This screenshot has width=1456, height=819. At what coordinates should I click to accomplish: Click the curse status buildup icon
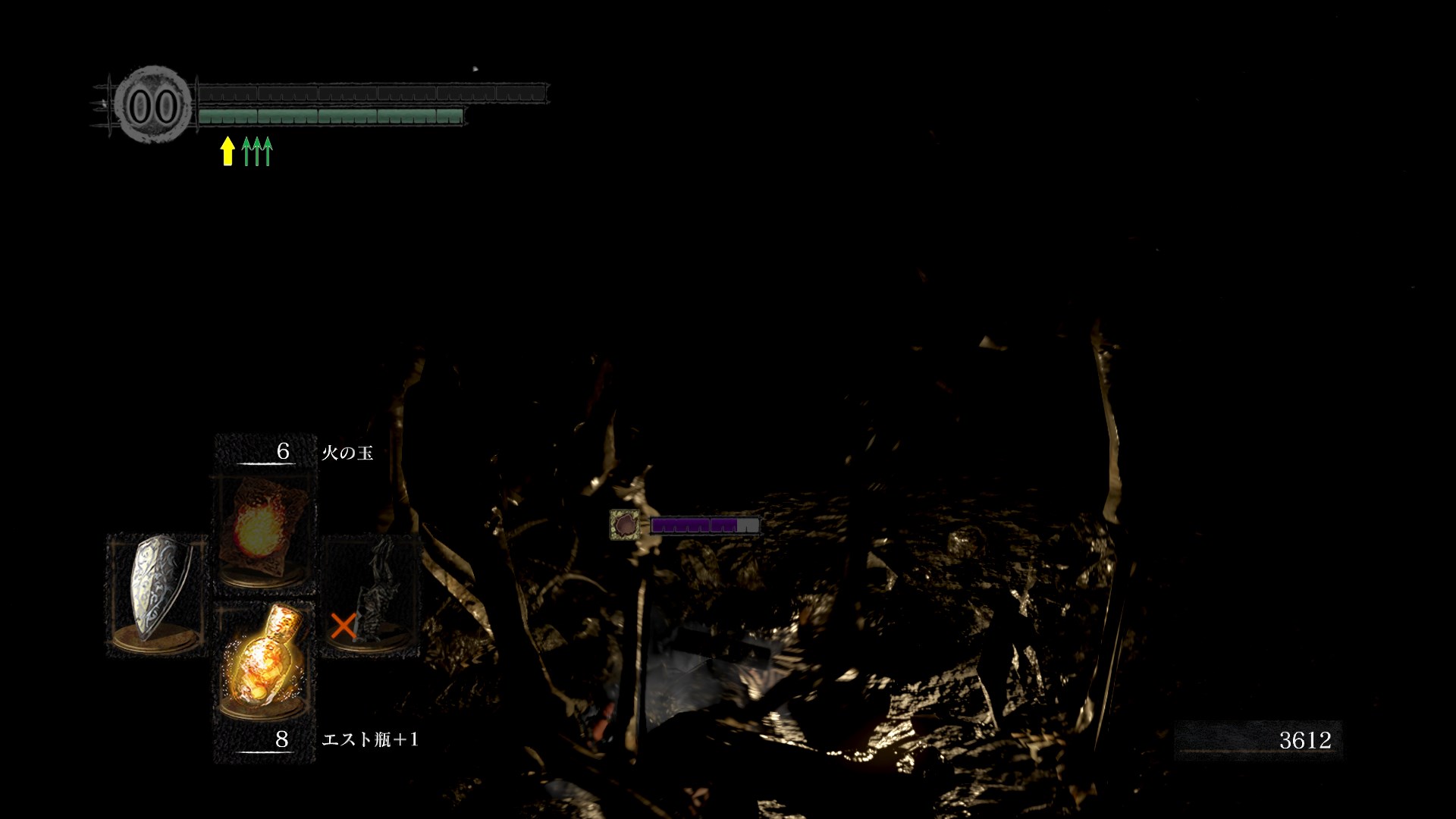[x=623, y=524]
